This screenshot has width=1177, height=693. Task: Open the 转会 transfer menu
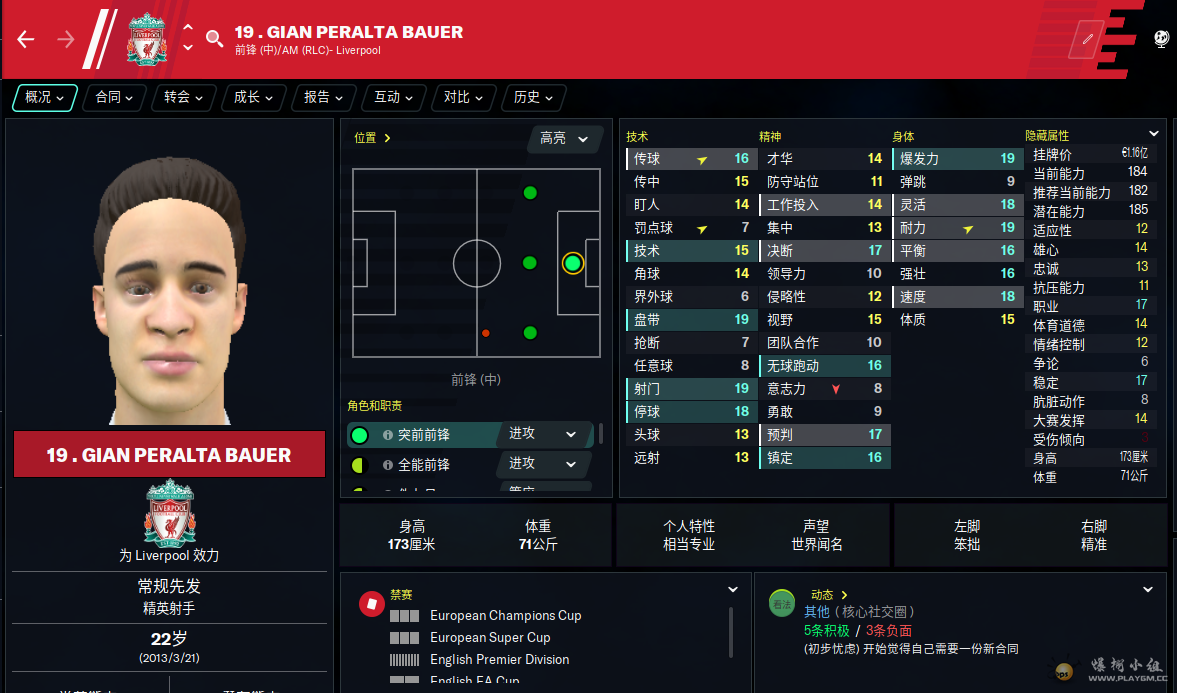click(184, 97)
